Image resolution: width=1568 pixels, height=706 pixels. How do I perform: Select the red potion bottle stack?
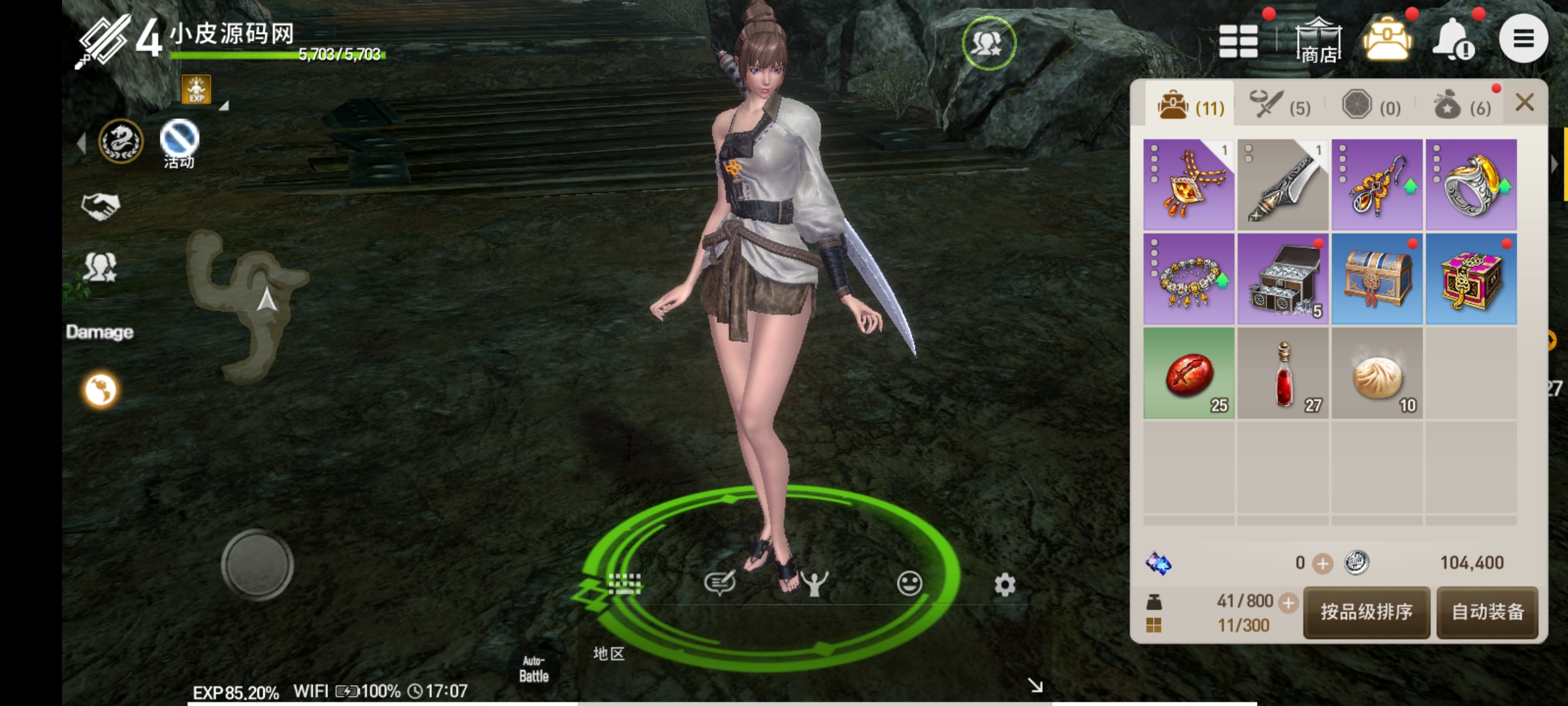[1282, 373]
